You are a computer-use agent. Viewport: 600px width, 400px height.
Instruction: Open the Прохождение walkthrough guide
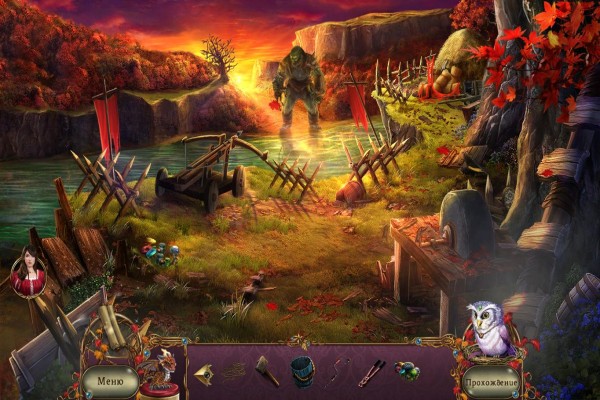click(x=490, y=381)
